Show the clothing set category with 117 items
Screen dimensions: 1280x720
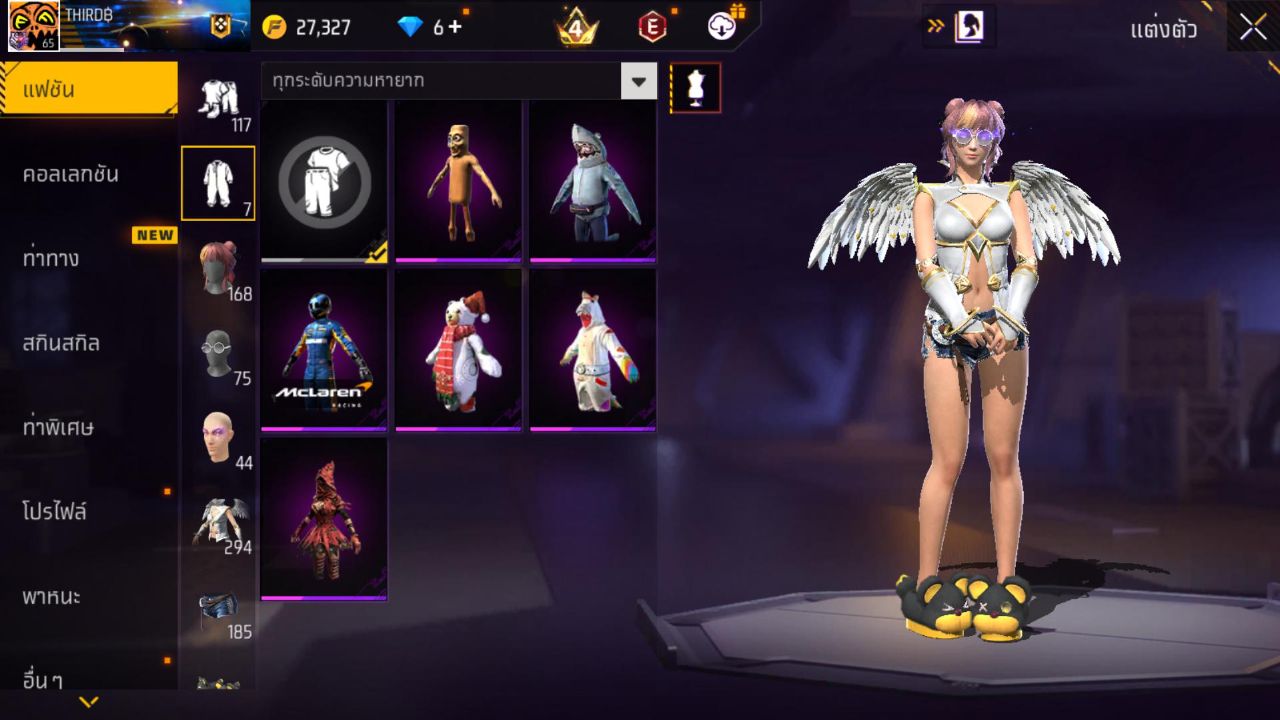pyautogui.click(x=217, y=101)
